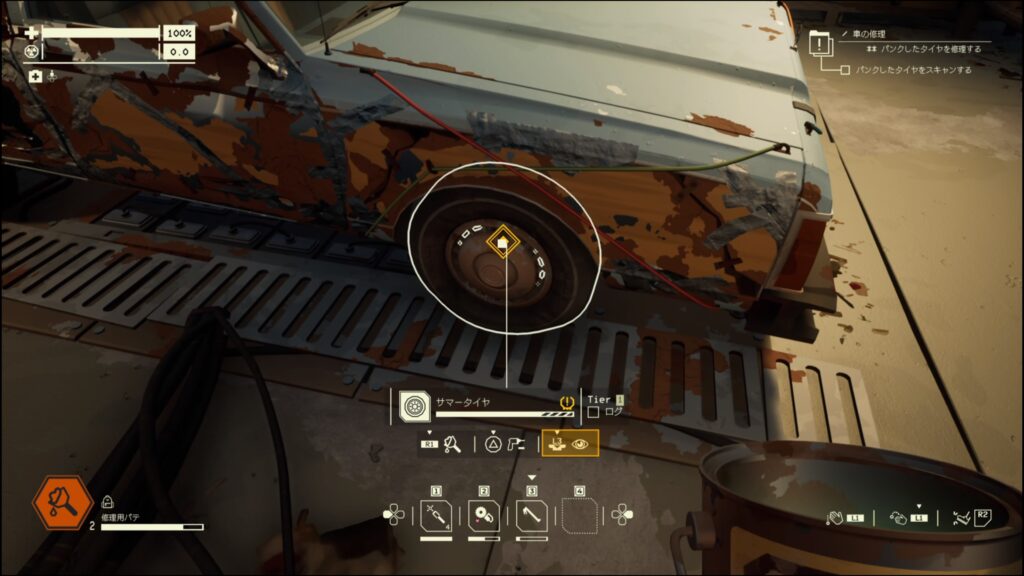Viewport: 1024px width, 576px height.
Task: Click the tire pressure warning icon
Action: [x=570, y=403]
